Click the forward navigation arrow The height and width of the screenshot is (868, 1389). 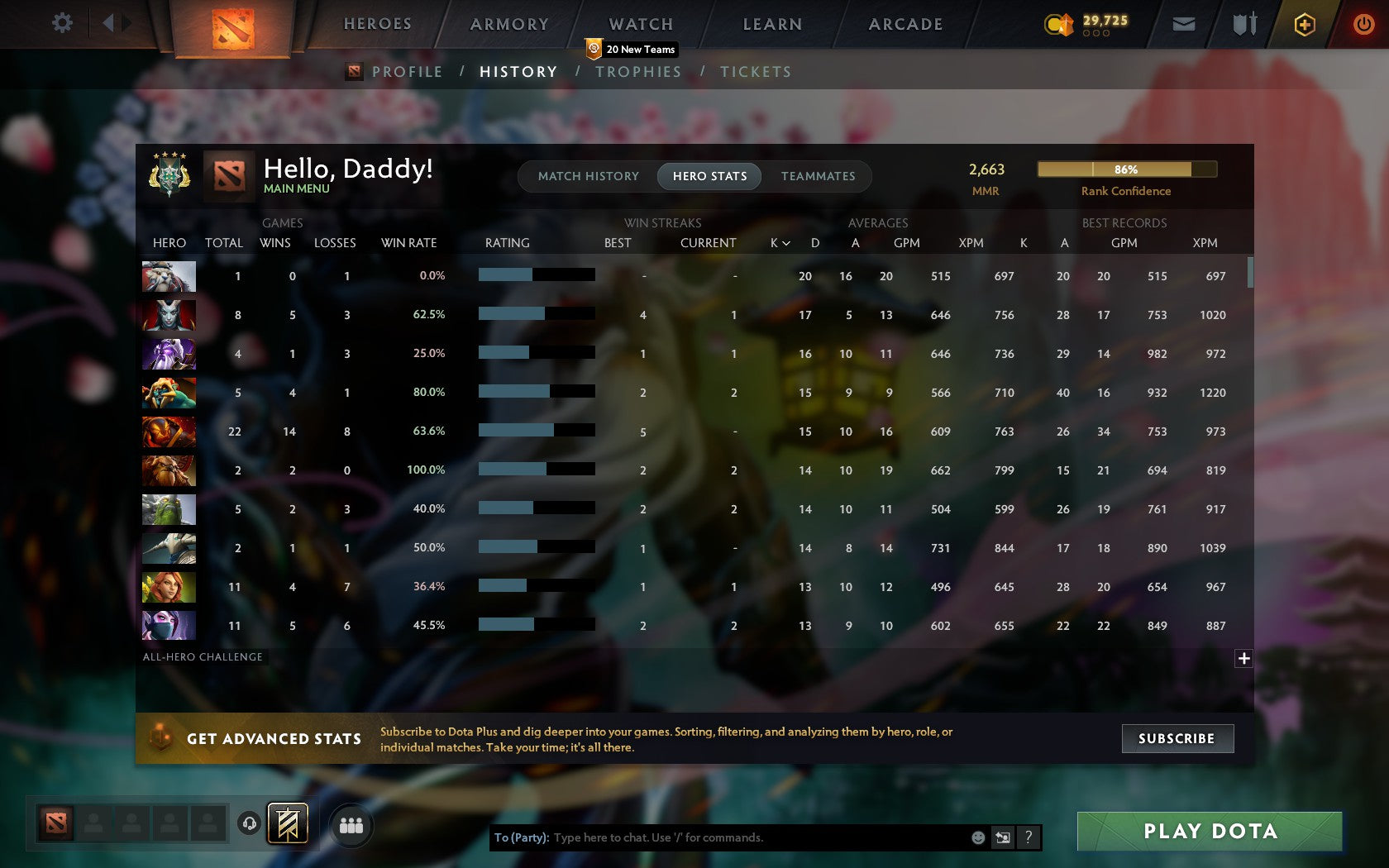pos(126,22)
